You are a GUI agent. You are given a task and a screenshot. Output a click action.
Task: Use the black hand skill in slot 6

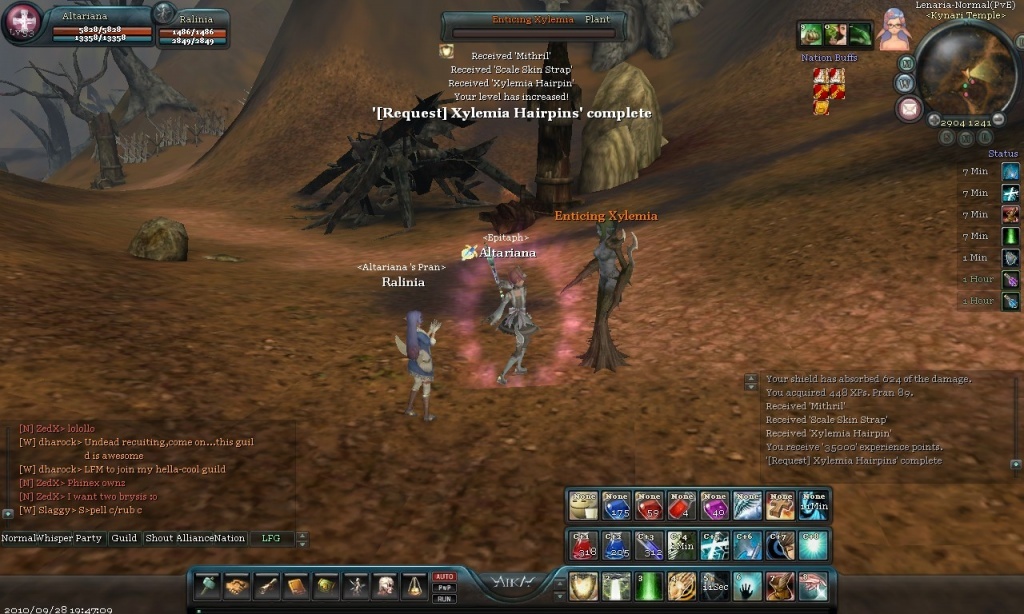click(x=747, y=586)
